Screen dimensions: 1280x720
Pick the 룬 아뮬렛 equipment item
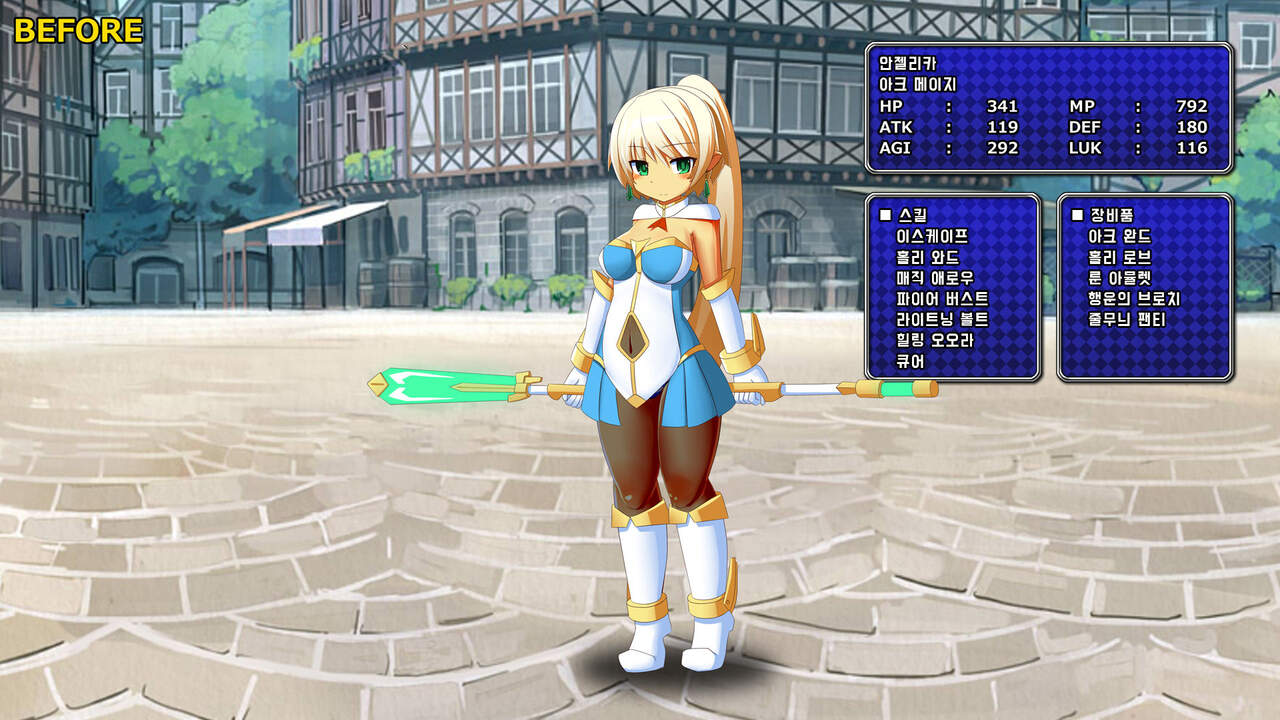coord(1118,278)
